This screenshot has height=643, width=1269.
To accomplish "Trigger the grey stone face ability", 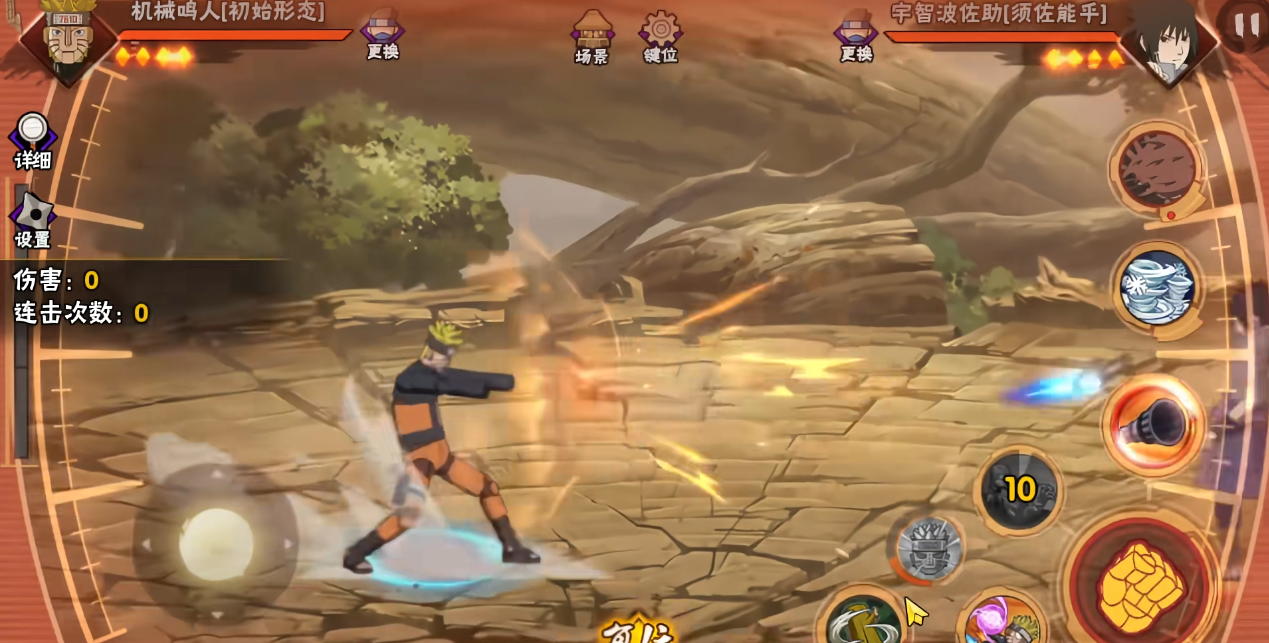I will (928, 548).
